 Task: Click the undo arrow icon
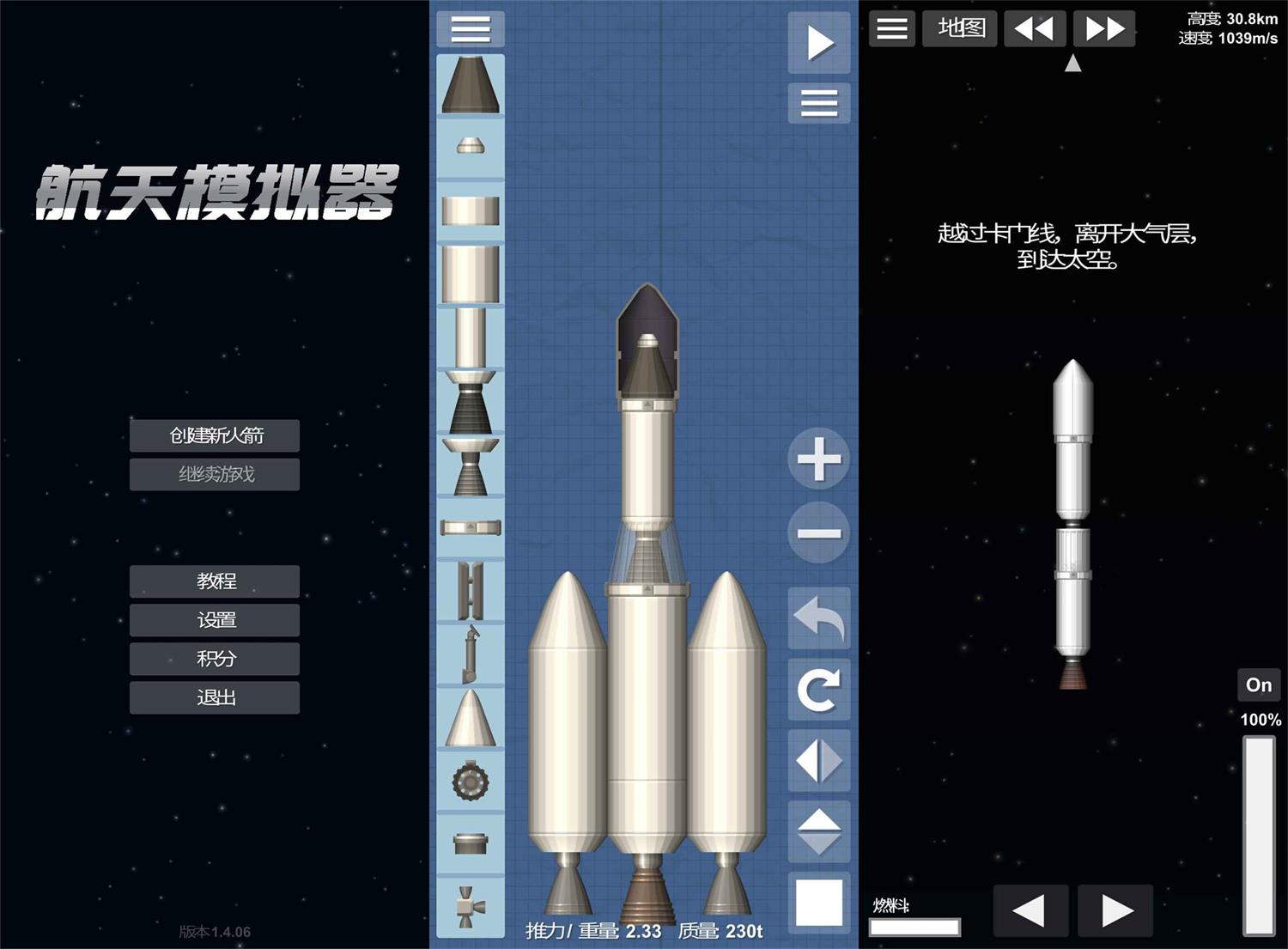pyautogui.click(x=817, y=620)
